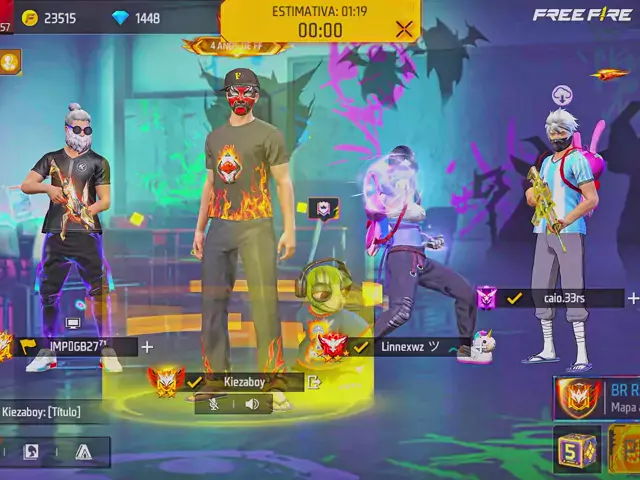
Task: Click the round orange icon below the coins
Action: tap(10, 61)
